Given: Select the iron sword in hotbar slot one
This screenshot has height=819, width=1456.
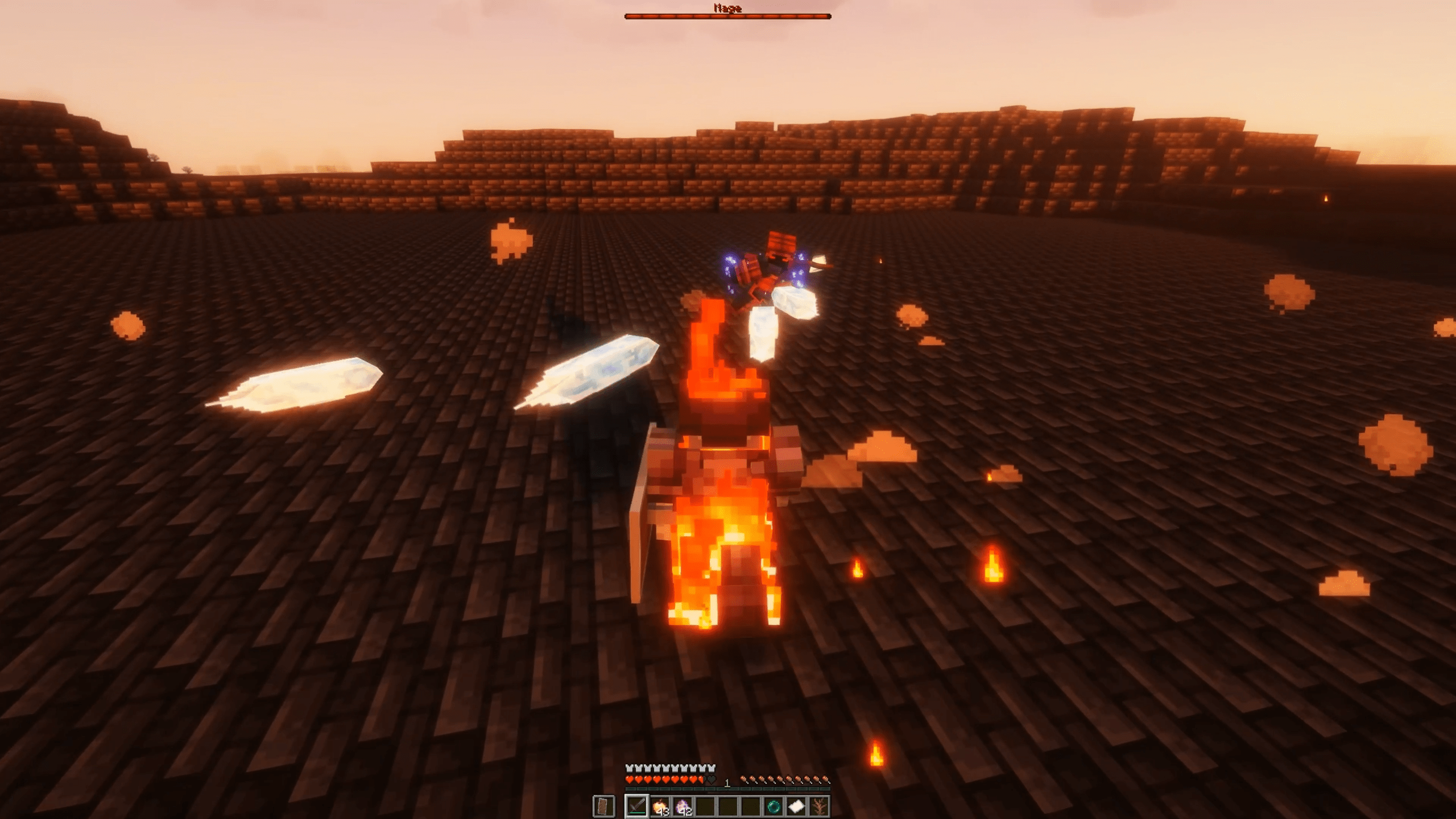Looking at the screenshot, I should 636,806.
